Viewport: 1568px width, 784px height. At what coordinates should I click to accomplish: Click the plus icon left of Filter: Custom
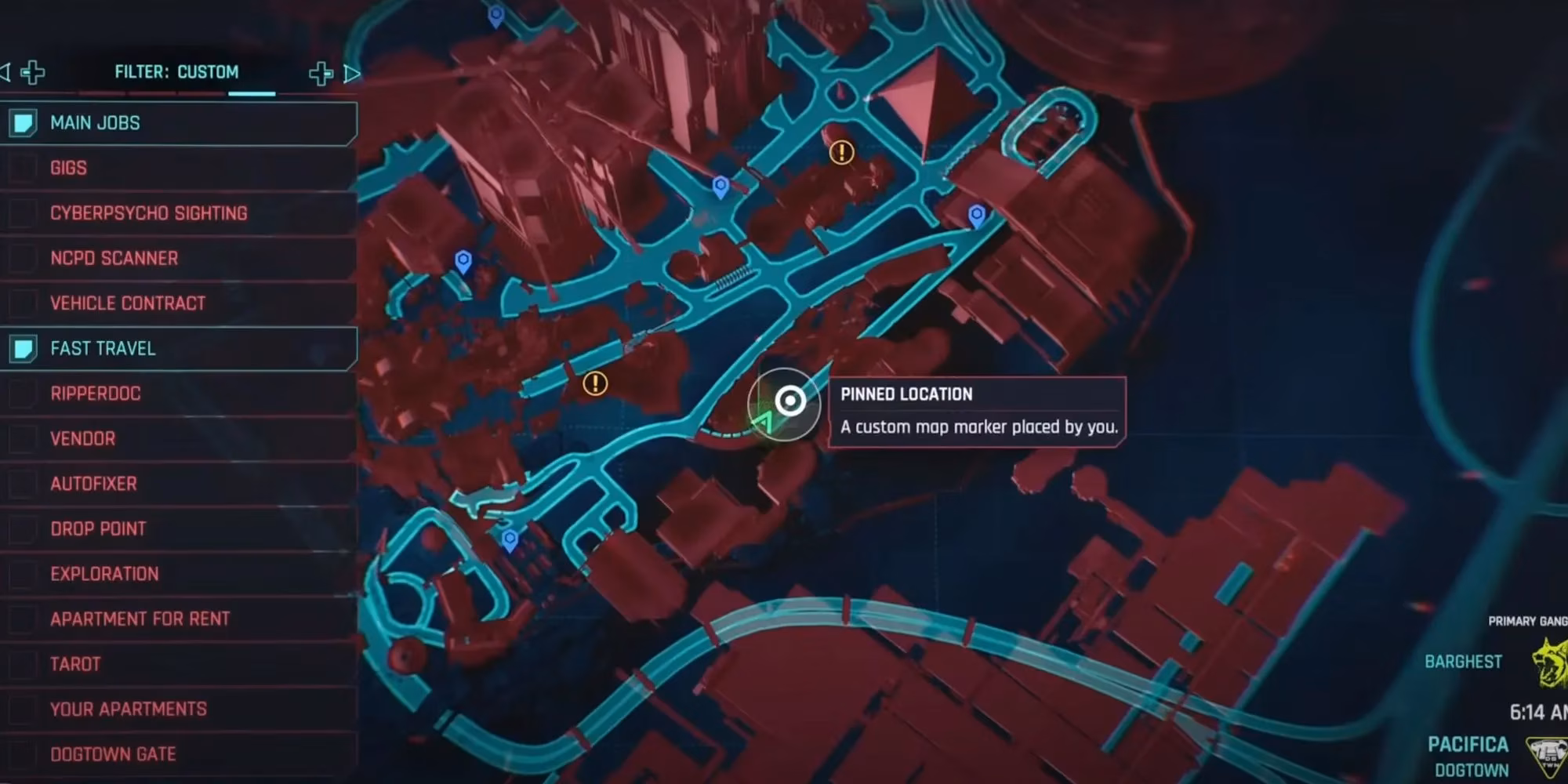click(x=31, y=71)
